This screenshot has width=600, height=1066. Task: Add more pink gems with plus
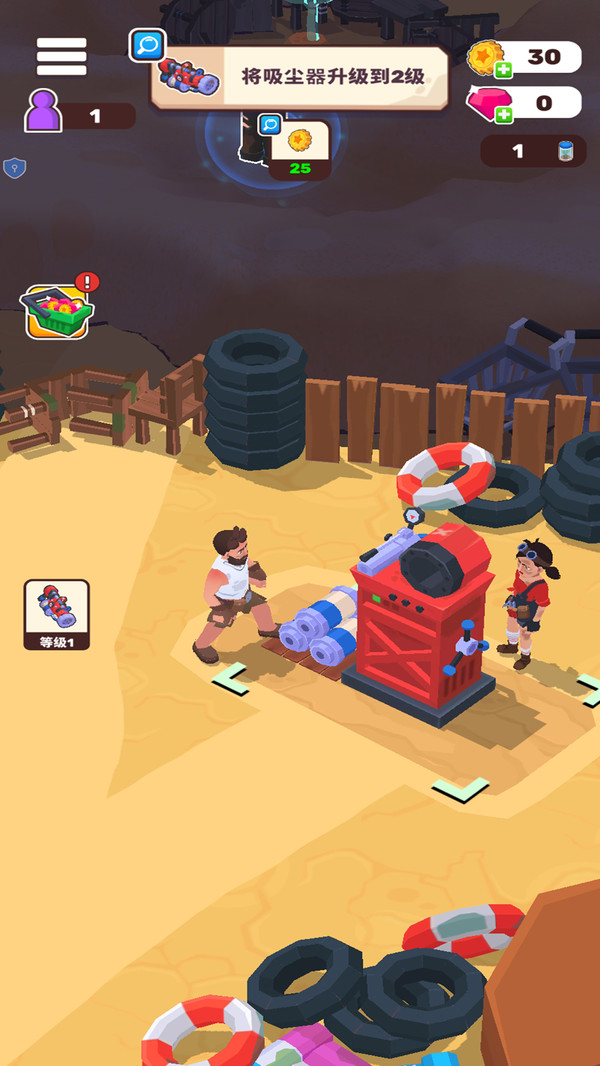tap(503, 115)
